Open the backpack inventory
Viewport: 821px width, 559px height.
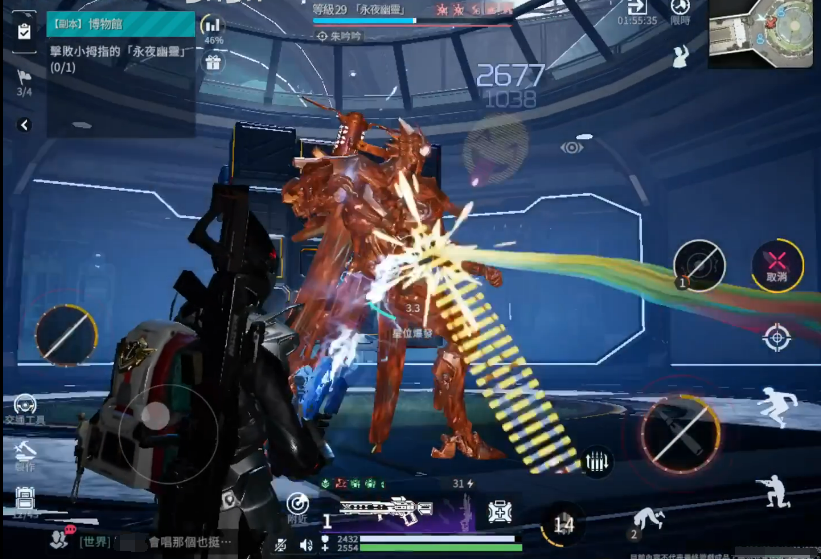(x=24, y=500)
